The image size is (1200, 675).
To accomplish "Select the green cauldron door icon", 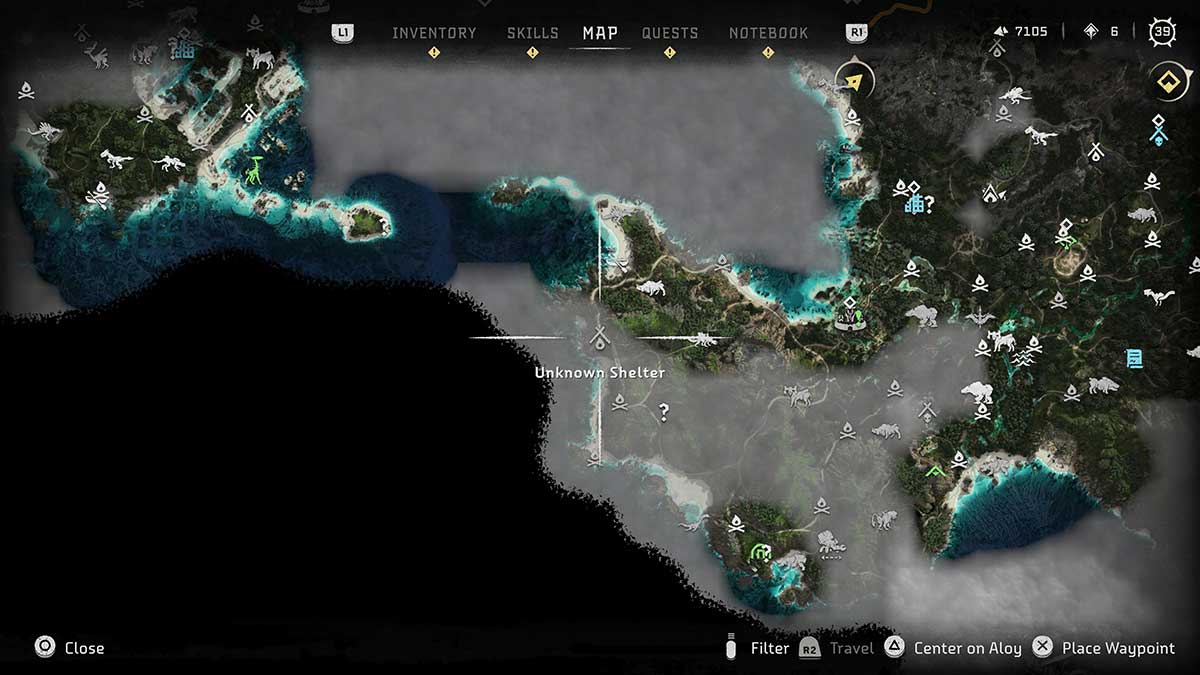I will (x=761, y=552).
